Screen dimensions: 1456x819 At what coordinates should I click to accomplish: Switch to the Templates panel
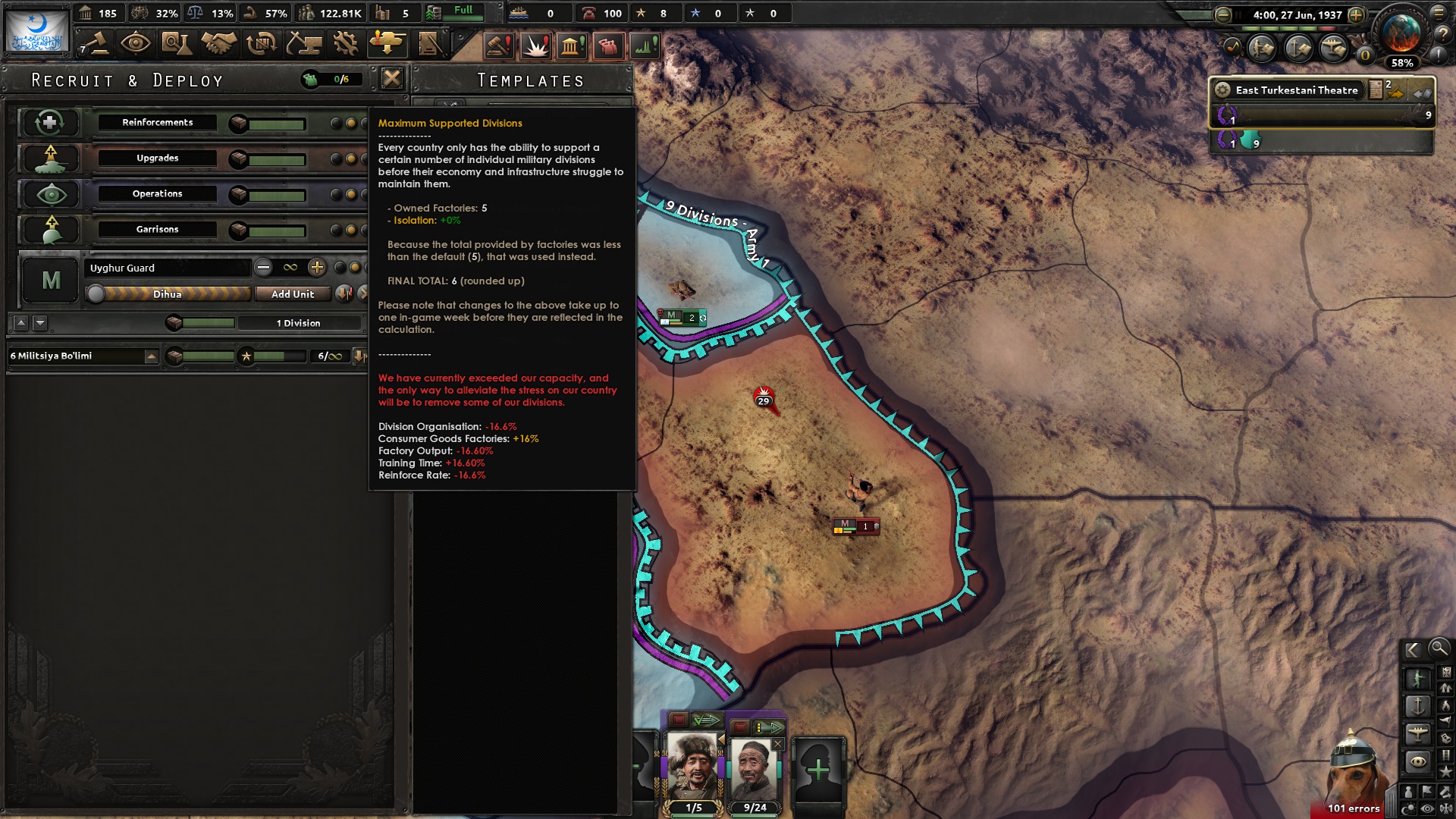point(529,80)
